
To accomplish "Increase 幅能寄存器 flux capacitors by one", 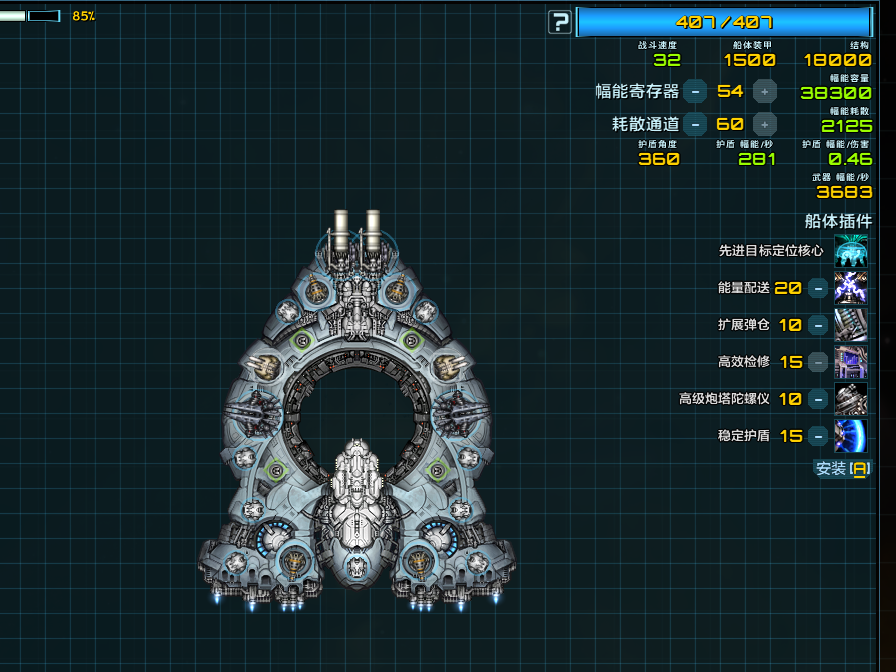I will (765, 91).
